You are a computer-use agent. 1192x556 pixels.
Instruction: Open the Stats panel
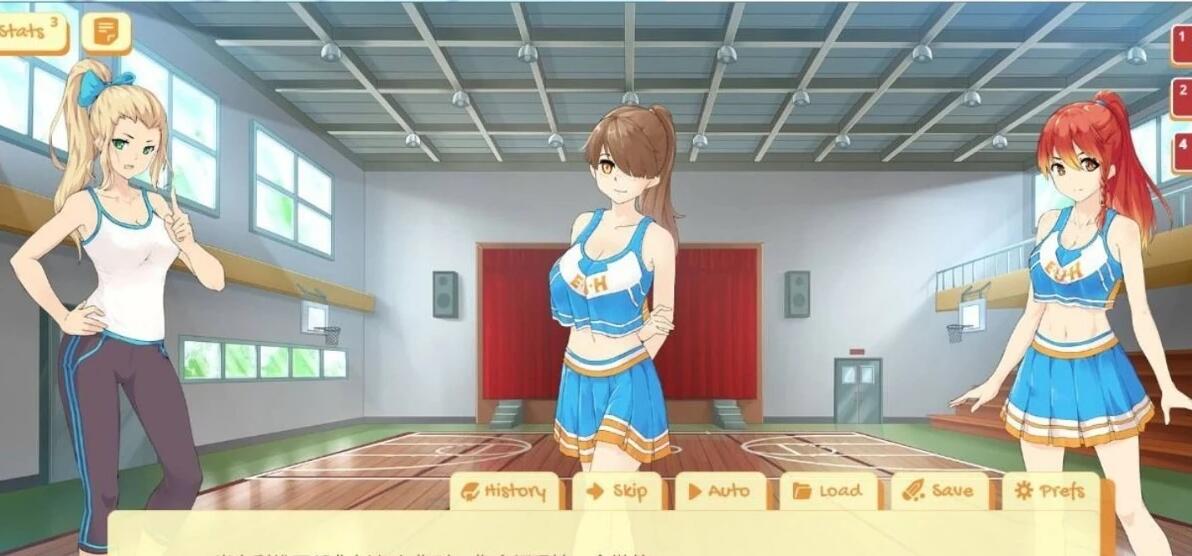coord(30,32)
